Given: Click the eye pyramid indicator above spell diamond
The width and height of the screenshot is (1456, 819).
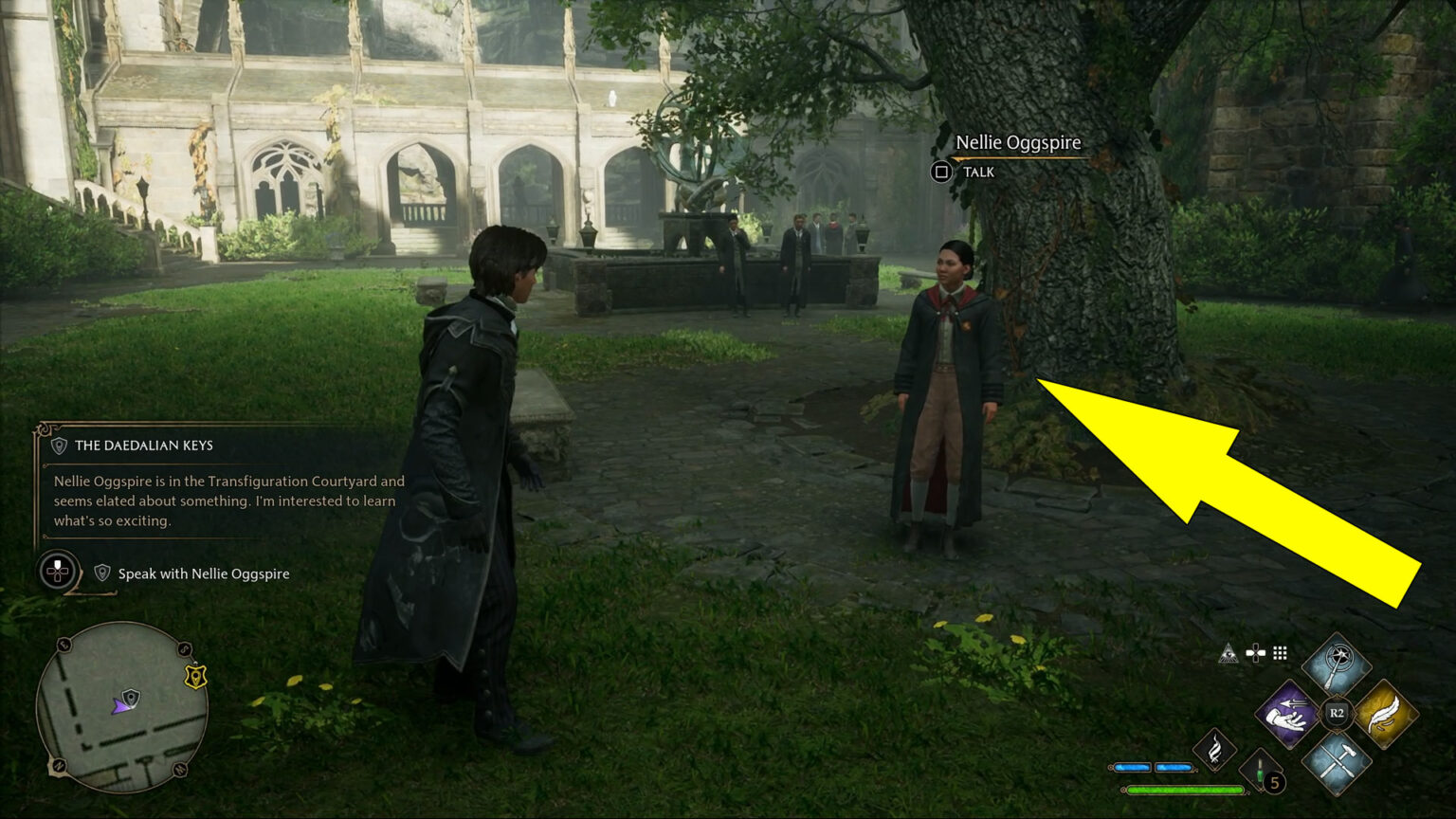Looking at the screenshot, I should click(1228, 653).
